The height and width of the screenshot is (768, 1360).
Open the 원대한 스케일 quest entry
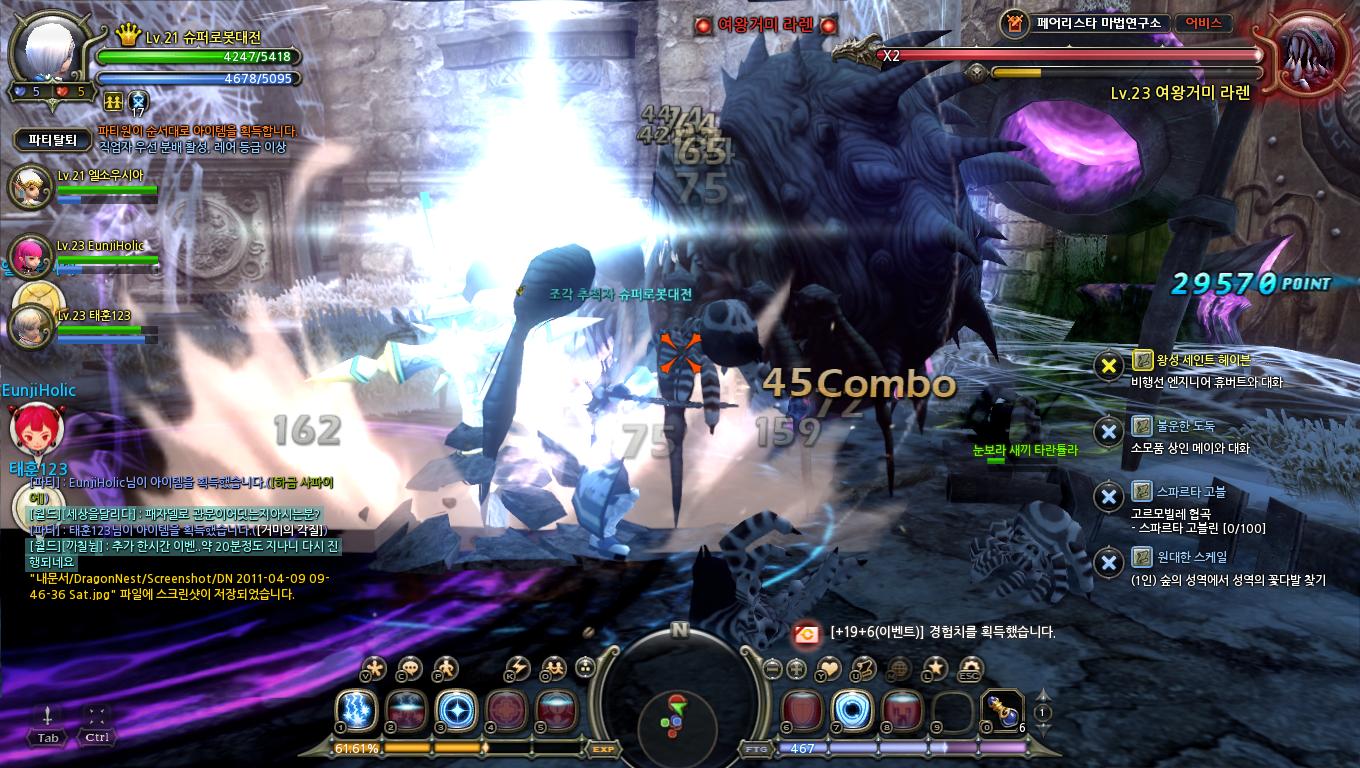[1178, 557]
